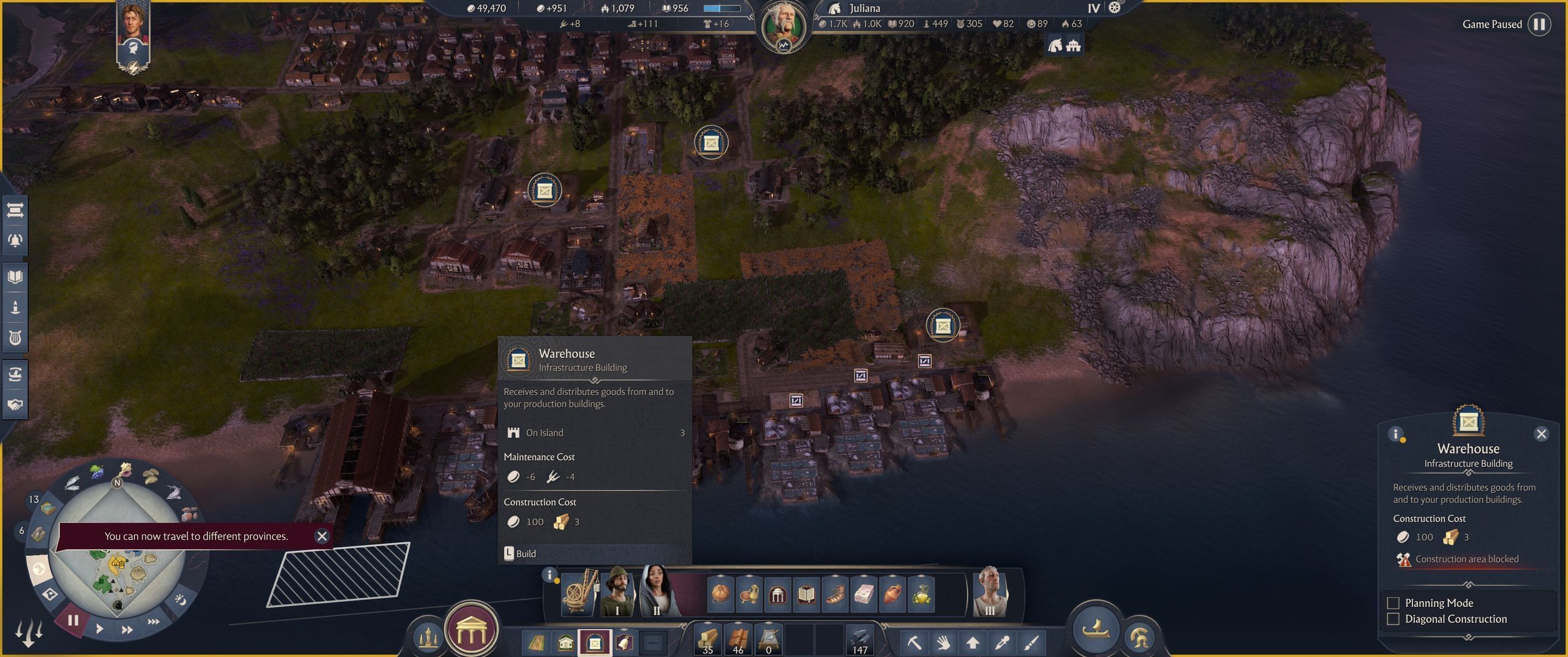The height and width of the screenshot is (657, 1568).
Task: Click the warehouse marker near the docks
Action: pyautogui.click(x=943, y=326)
